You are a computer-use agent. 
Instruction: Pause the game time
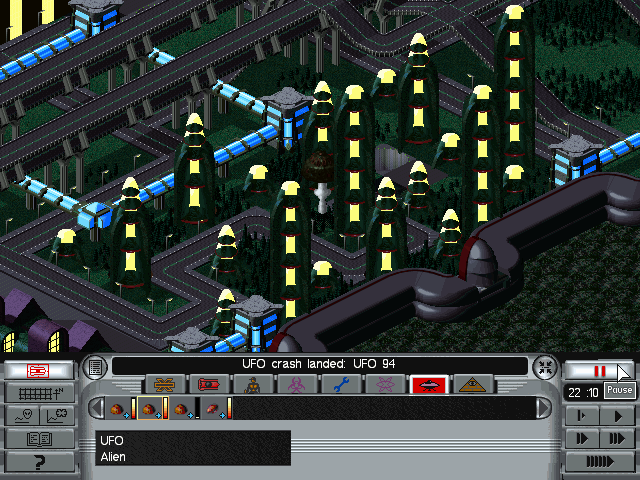600,370
